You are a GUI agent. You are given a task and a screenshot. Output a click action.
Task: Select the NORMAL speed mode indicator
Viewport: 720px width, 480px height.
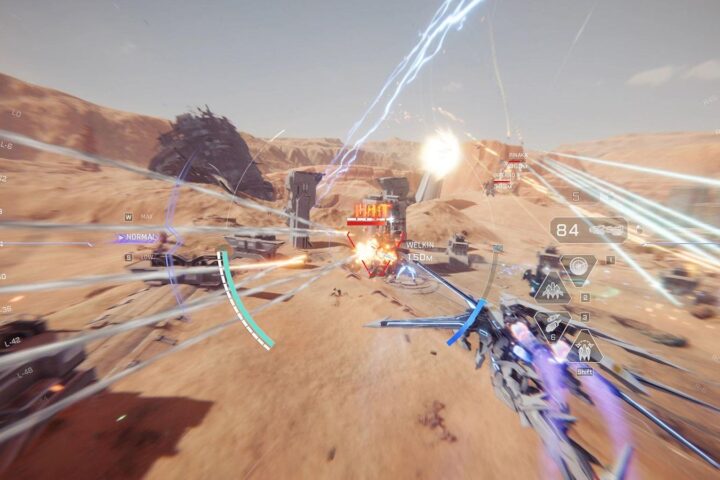(x=139, y=238)
